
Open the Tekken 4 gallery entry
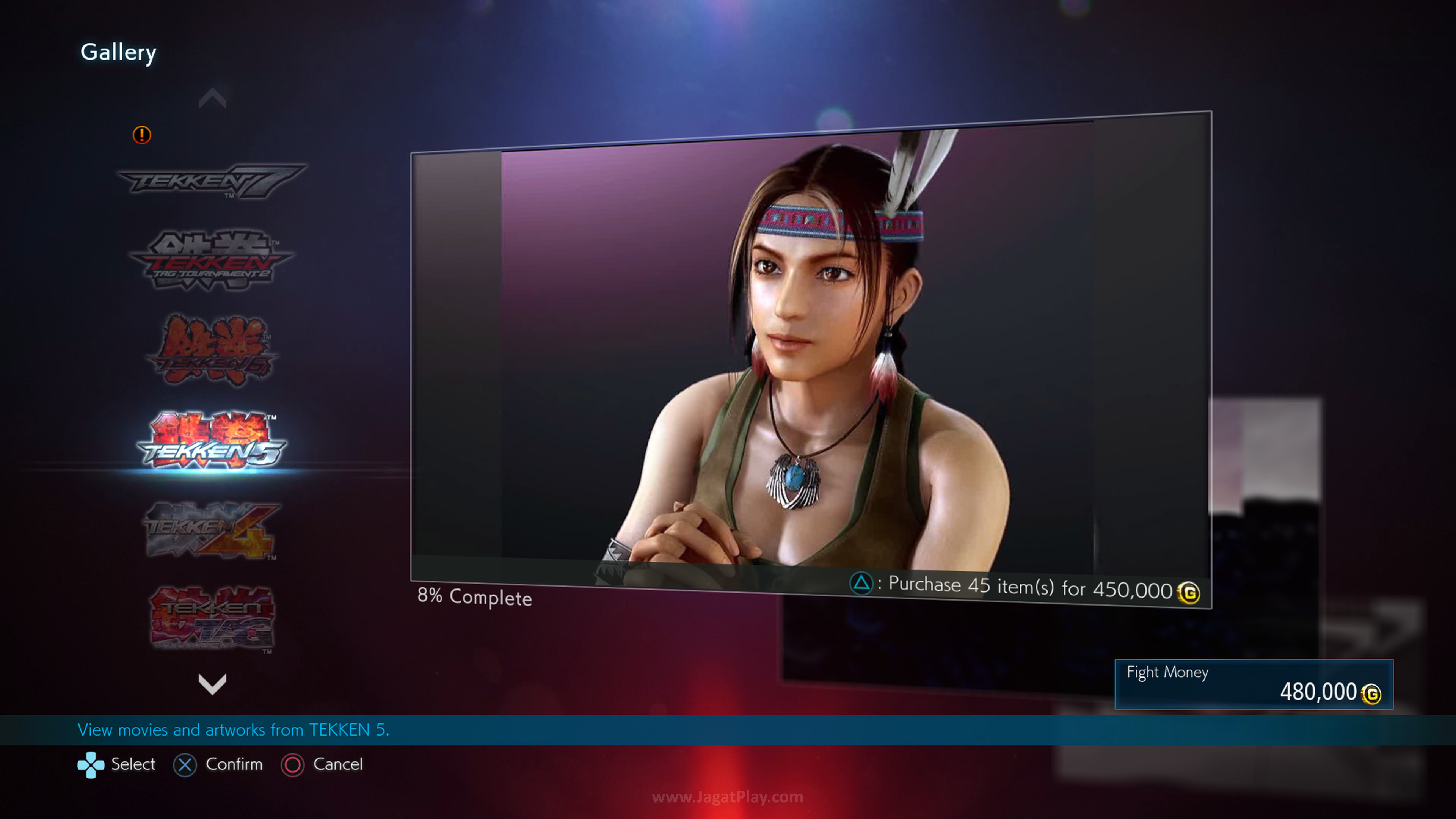pyautogui.click(x=212, y=530)
